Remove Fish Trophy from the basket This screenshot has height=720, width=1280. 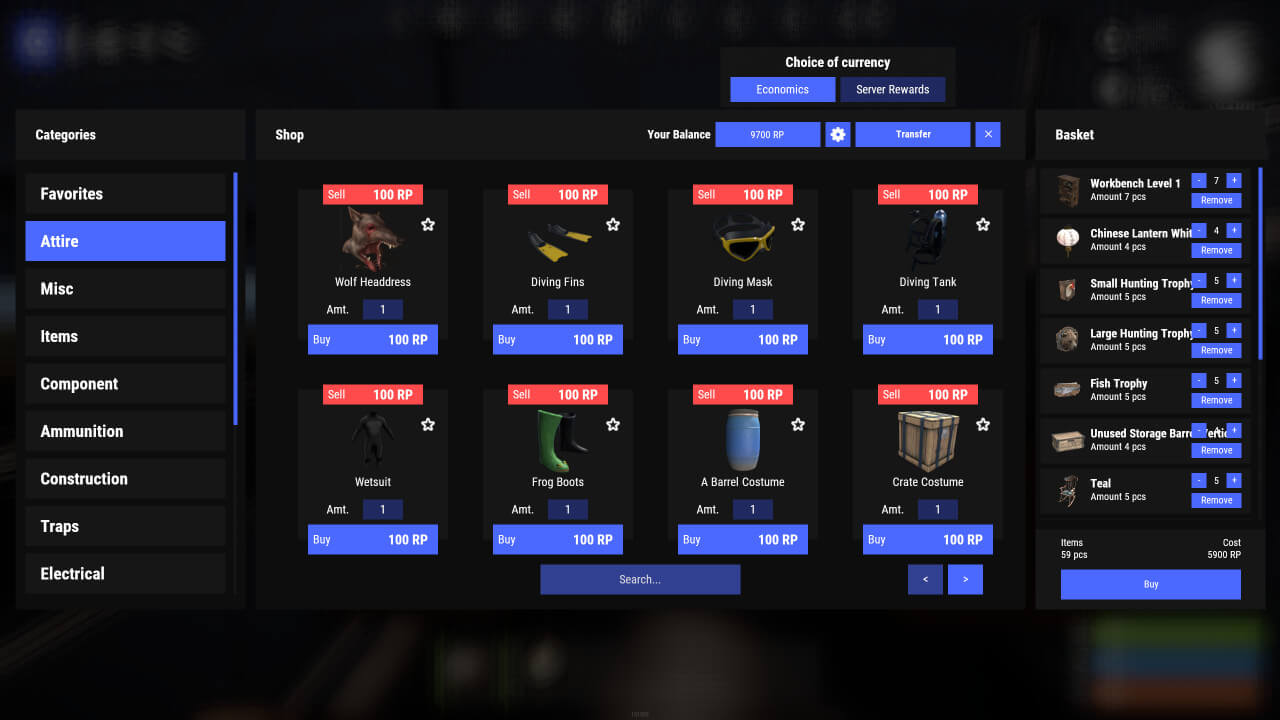(x=1216, y=400)
